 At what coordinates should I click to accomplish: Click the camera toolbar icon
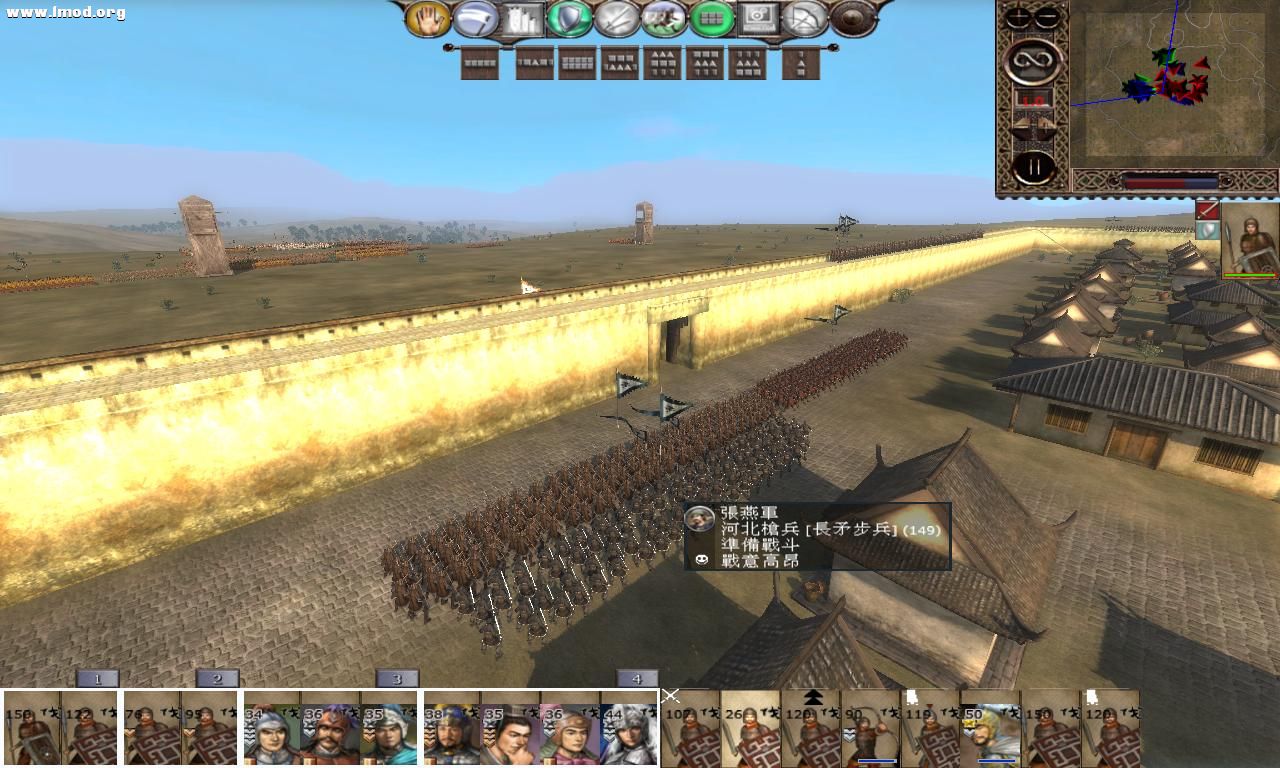(761, 20)
